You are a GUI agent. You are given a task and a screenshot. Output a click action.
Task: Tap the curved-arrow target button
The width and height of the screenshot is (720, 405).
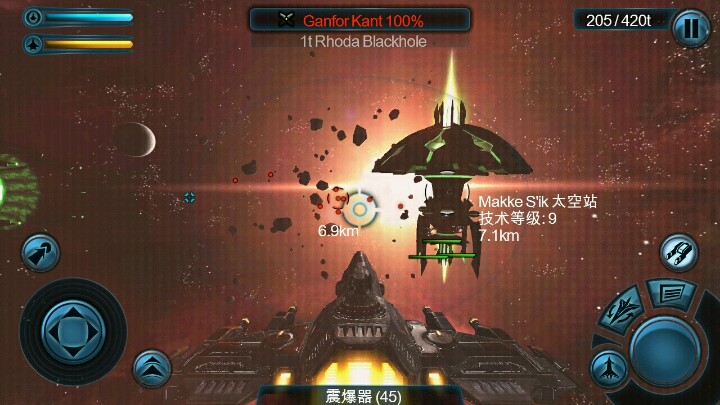click(x=39, y=252)
